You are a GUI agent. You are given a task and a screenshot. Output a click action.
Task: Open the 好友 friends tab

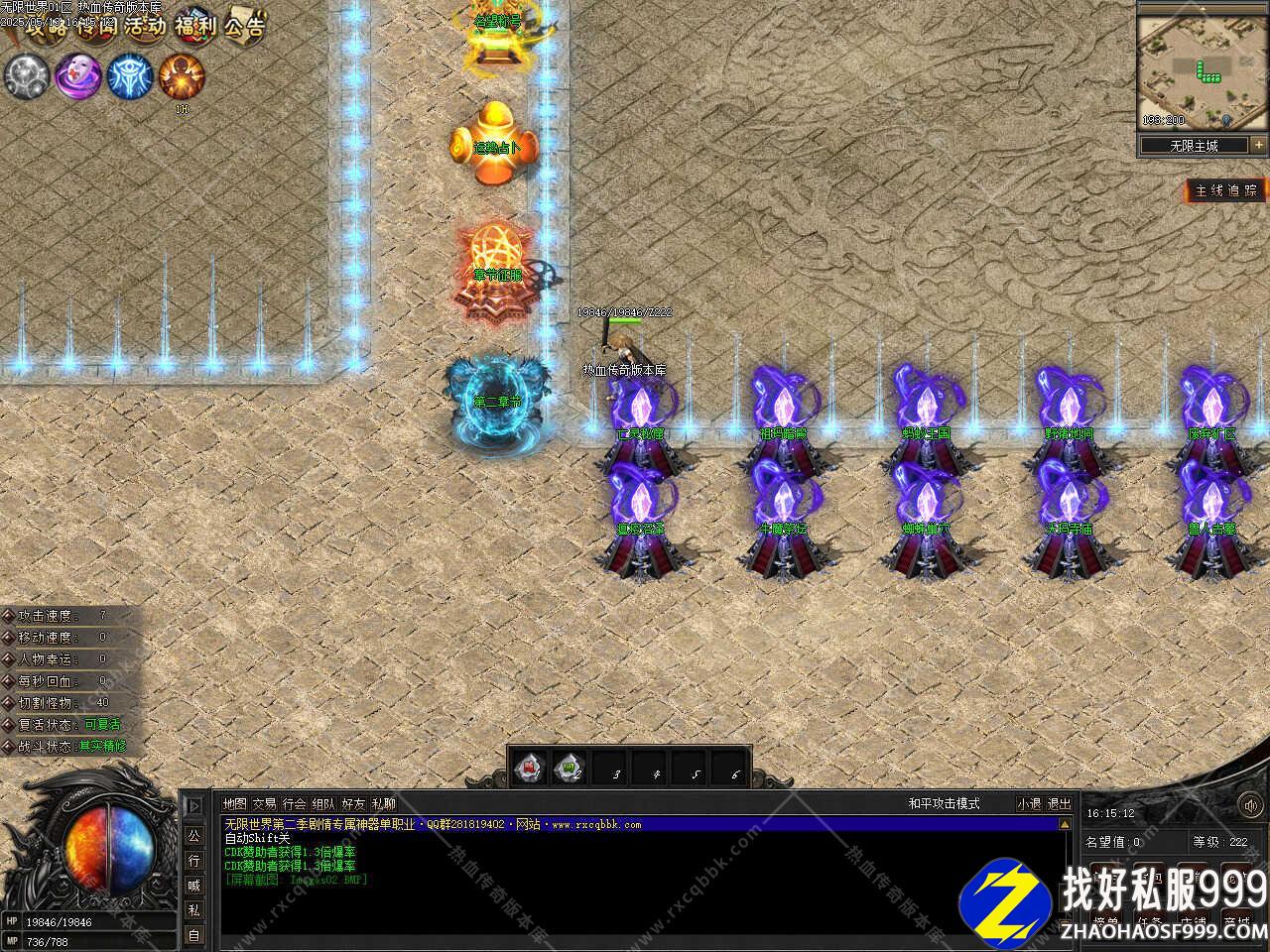coord(353,803)
